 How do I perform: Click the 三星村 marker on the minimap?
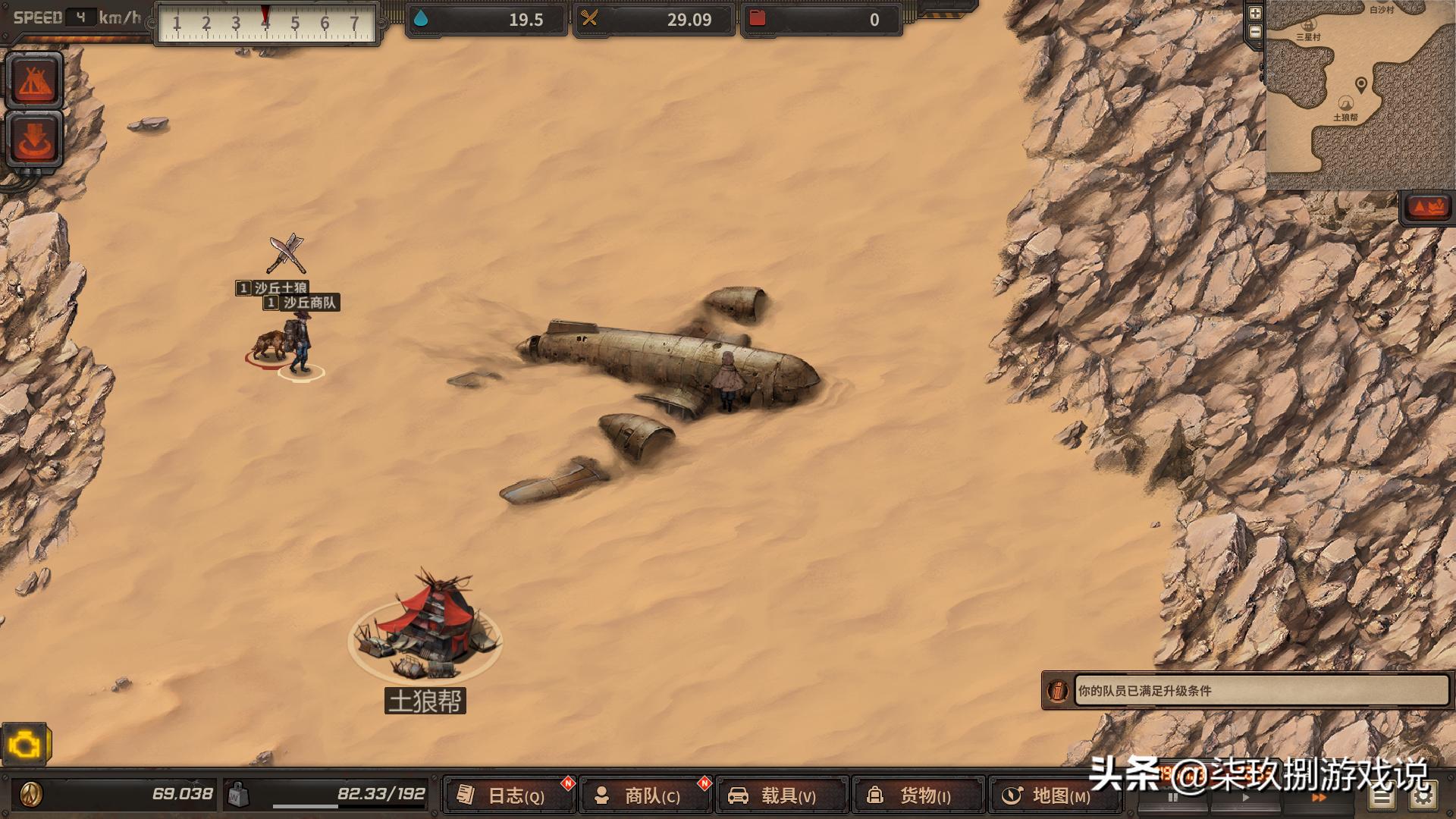1308,26
